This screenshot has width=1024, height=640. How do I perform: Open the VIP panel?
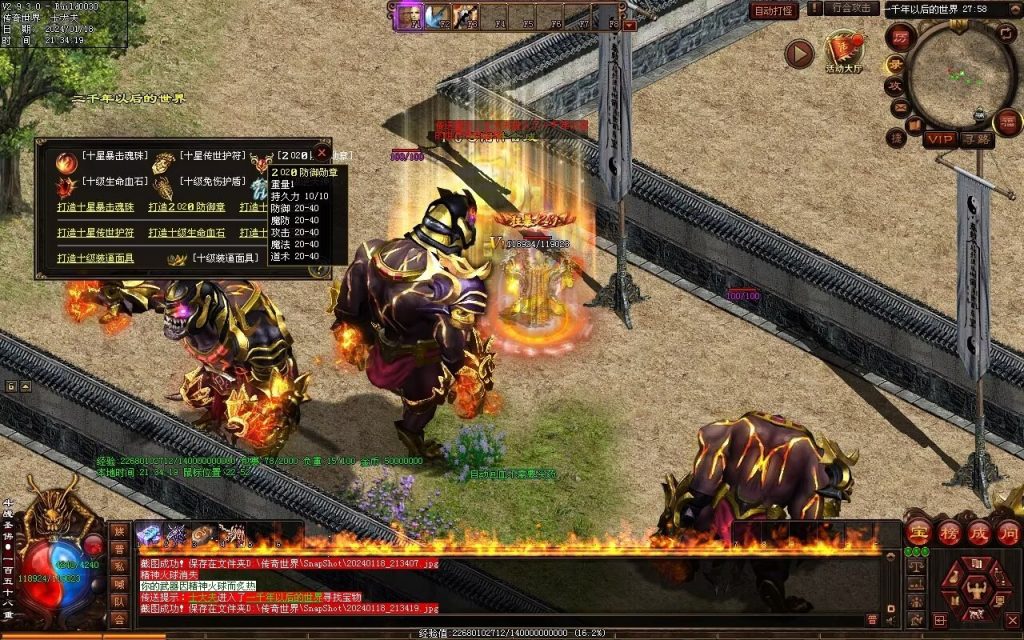pyautogui.click(x=938, y=140)
